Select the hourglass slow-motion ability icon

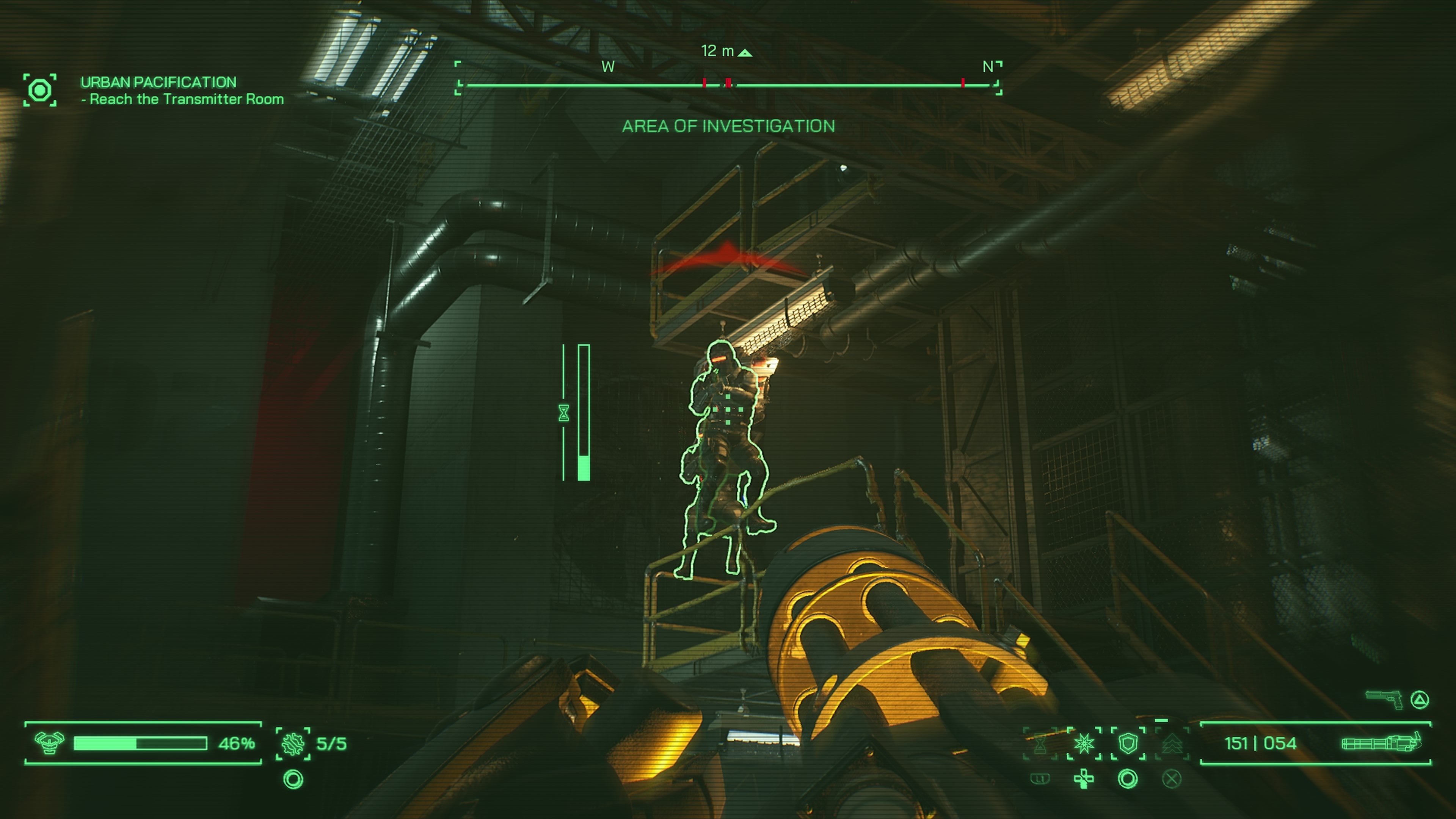click(x=1040, y=744)
